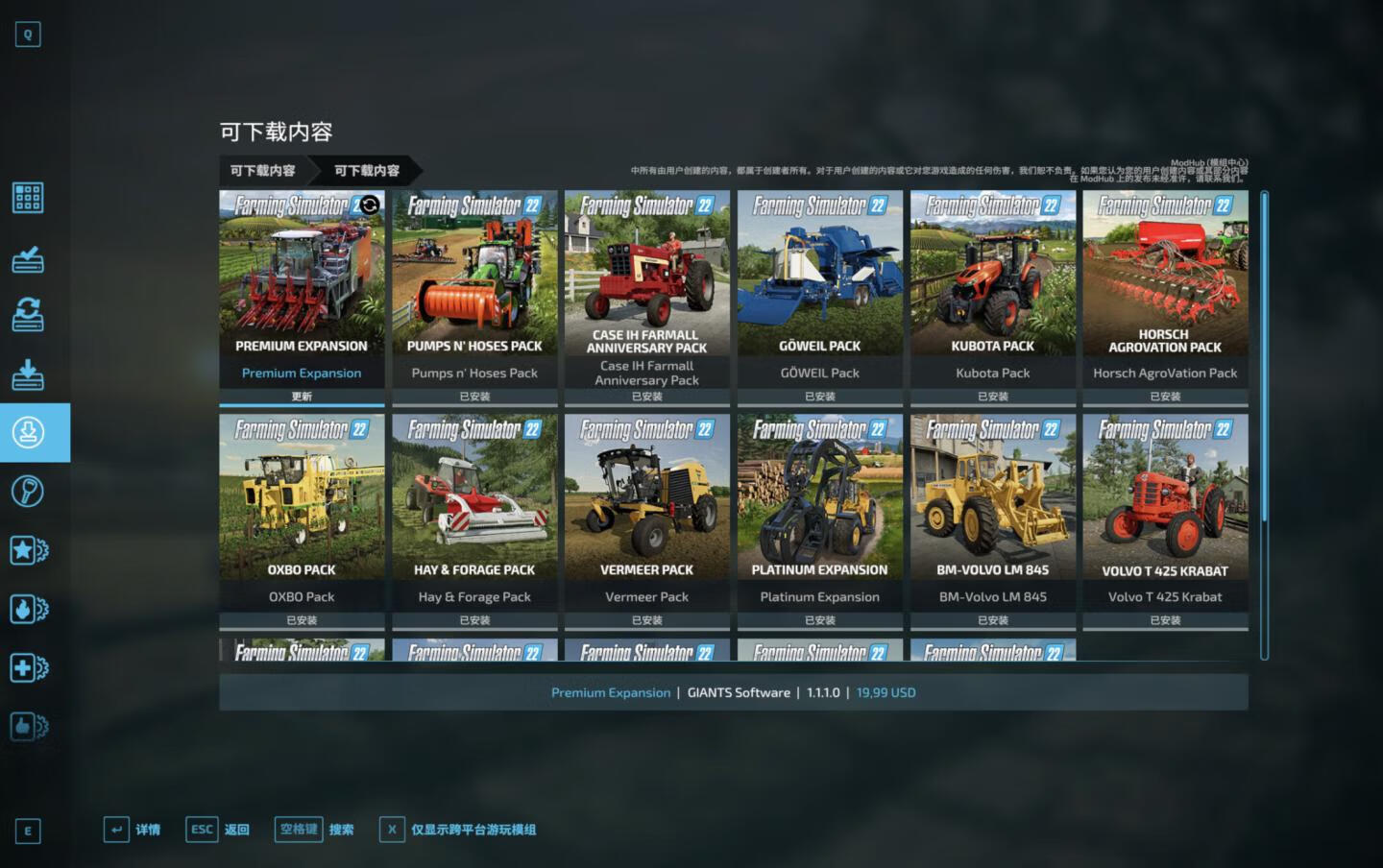Open the 搜索 search function
Viewport: 1383px width, 868px height.
315,830
